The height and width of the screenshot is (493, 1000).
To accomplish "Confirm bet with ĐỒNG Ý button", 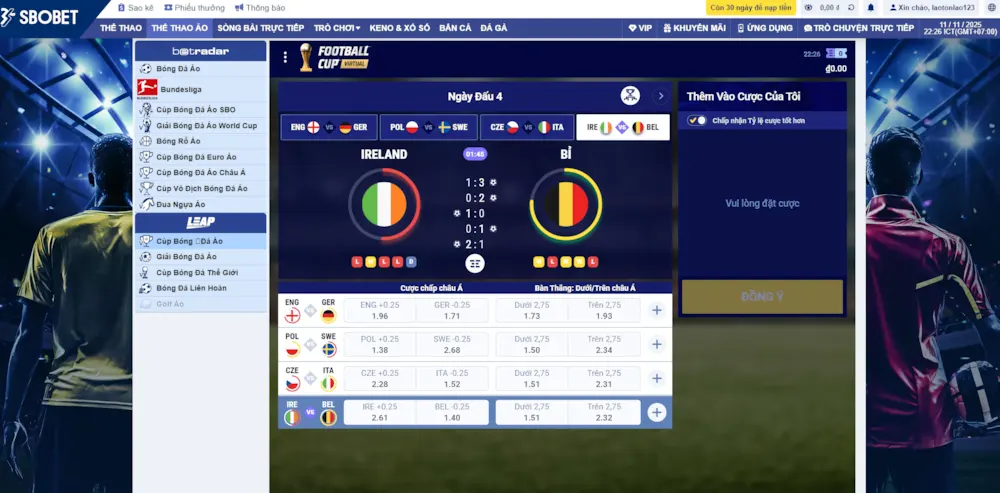I will tap(762, 297).
